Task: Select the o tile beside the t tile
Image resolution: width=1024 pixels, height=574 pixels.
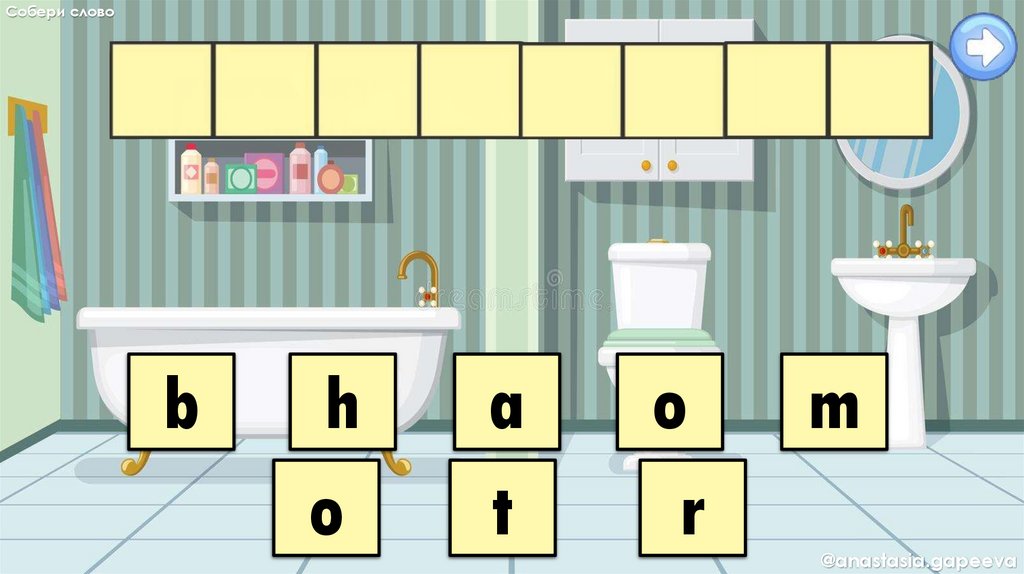Action: [326, 507]
